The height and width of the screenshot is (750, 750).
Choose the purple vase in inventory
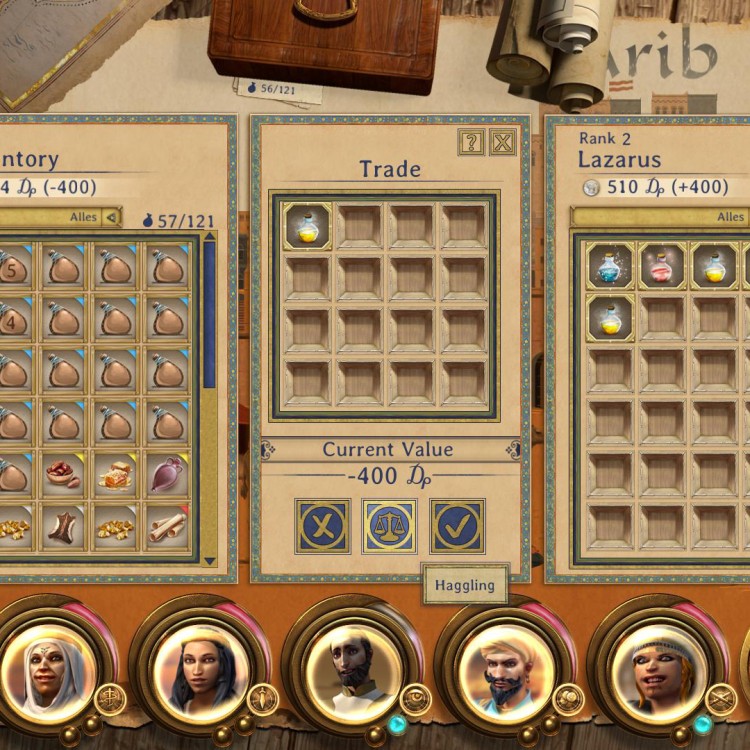(x=167, y=474)
